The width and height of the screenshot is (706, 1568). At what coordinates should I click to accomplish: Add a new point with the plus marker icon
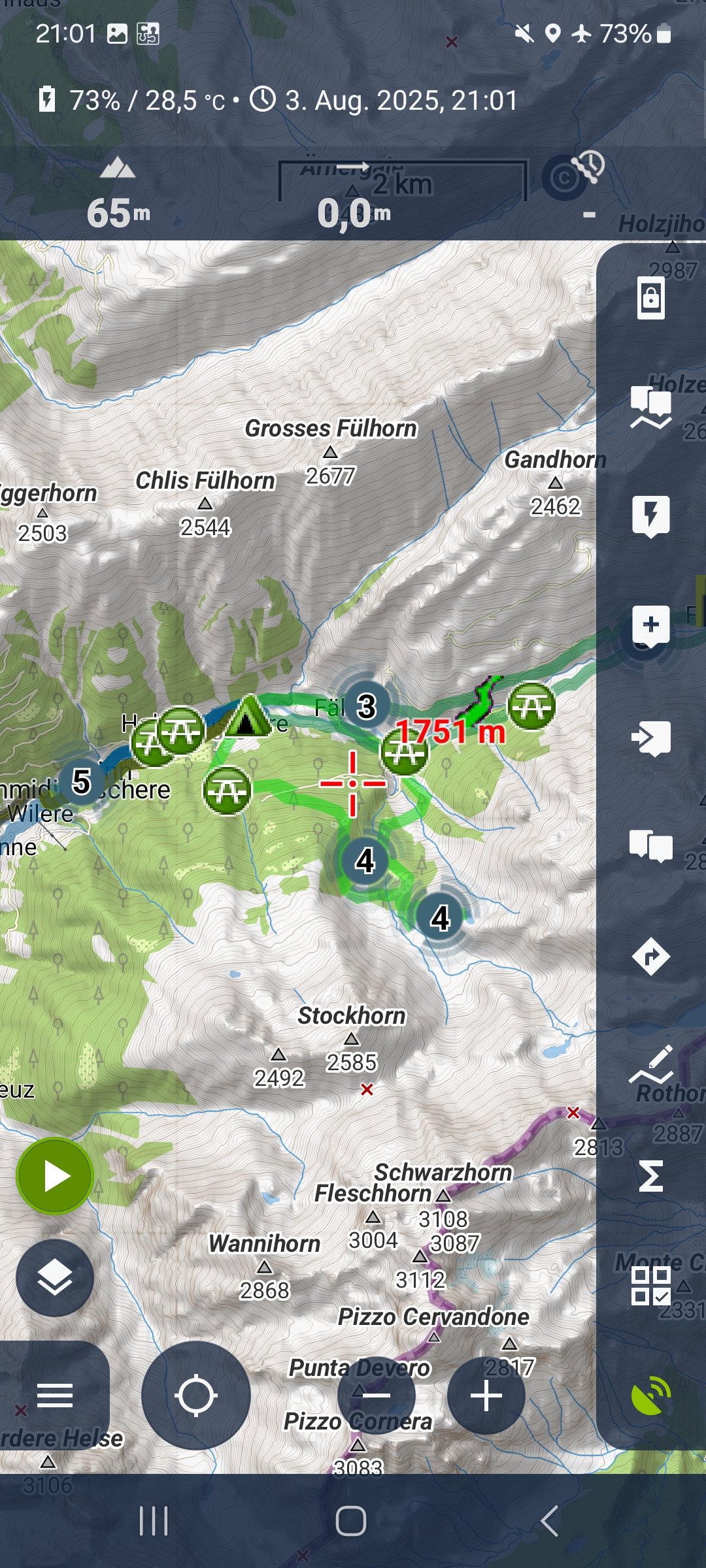[x=651, y=626]
